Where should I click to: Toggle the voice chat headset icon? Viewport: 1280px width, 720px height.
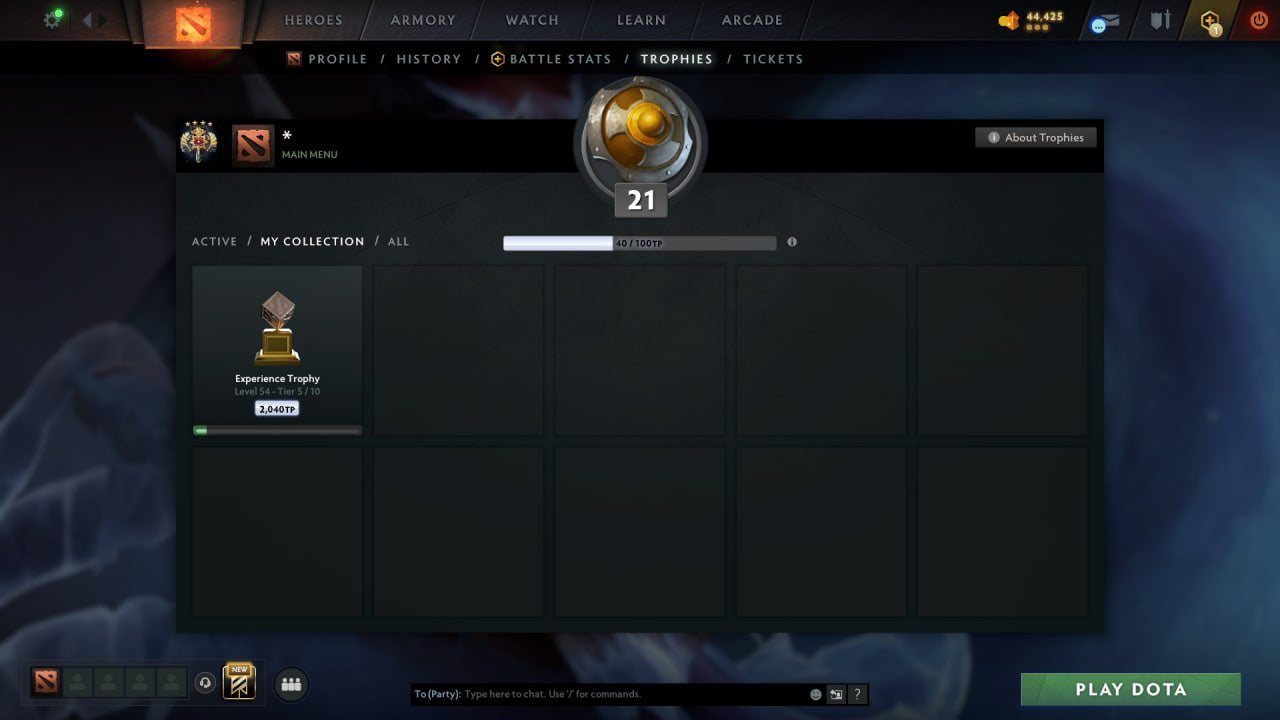click(208, 684)
